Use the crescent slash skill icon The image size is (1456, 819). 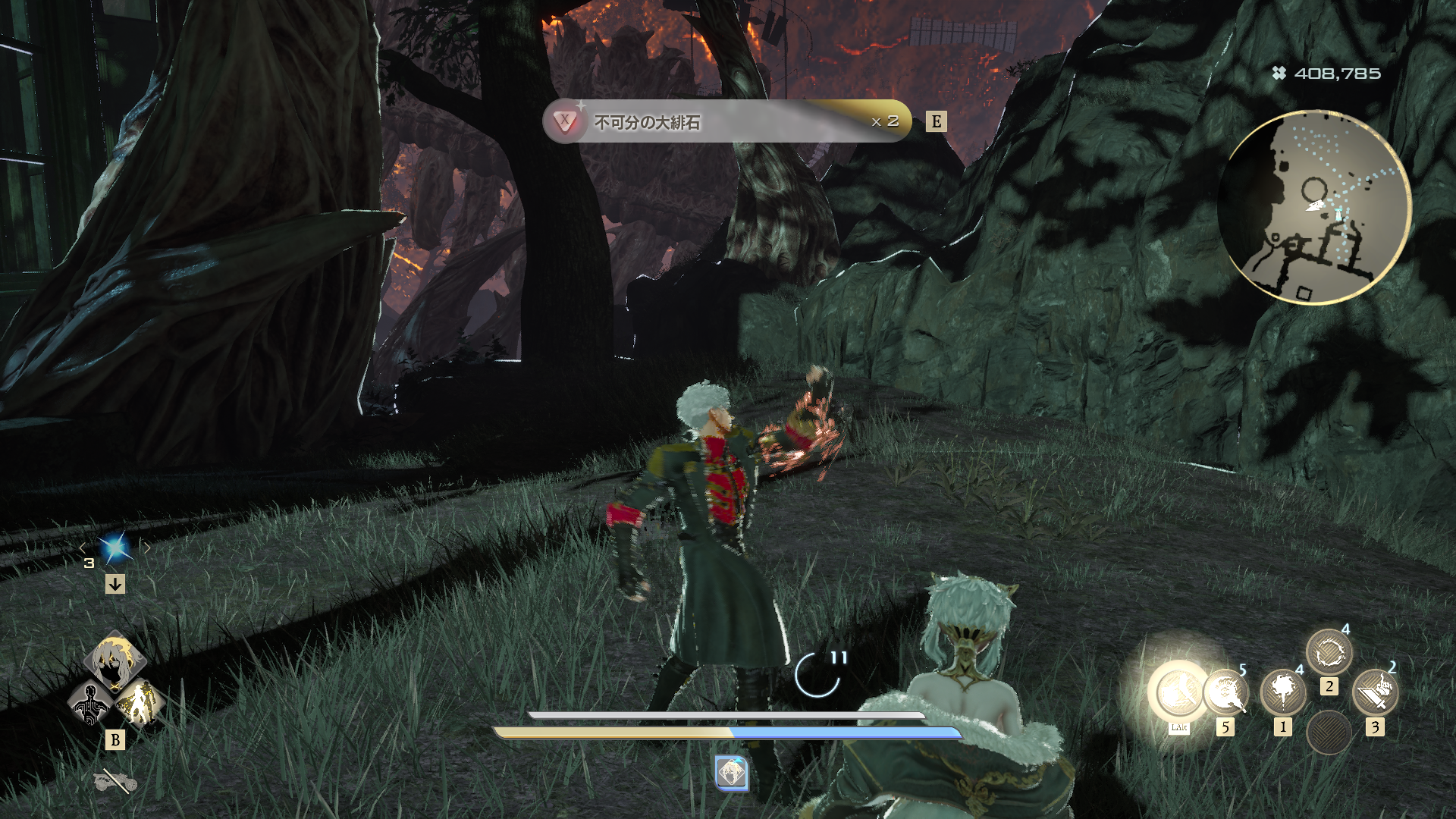pyautogui.click(x=1225, y=692)
